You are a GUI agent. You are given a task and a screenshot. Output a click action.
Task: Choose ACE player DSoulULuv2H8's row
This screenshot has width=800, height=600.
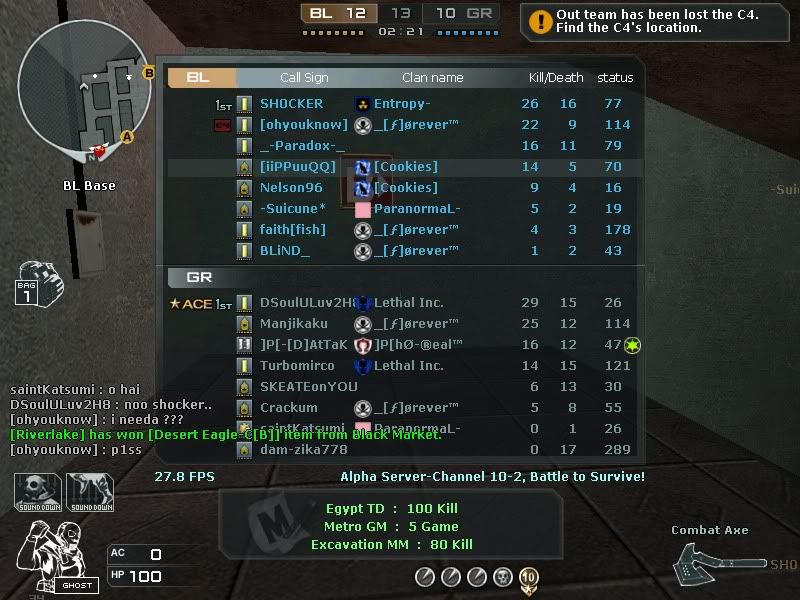point(400,303)
